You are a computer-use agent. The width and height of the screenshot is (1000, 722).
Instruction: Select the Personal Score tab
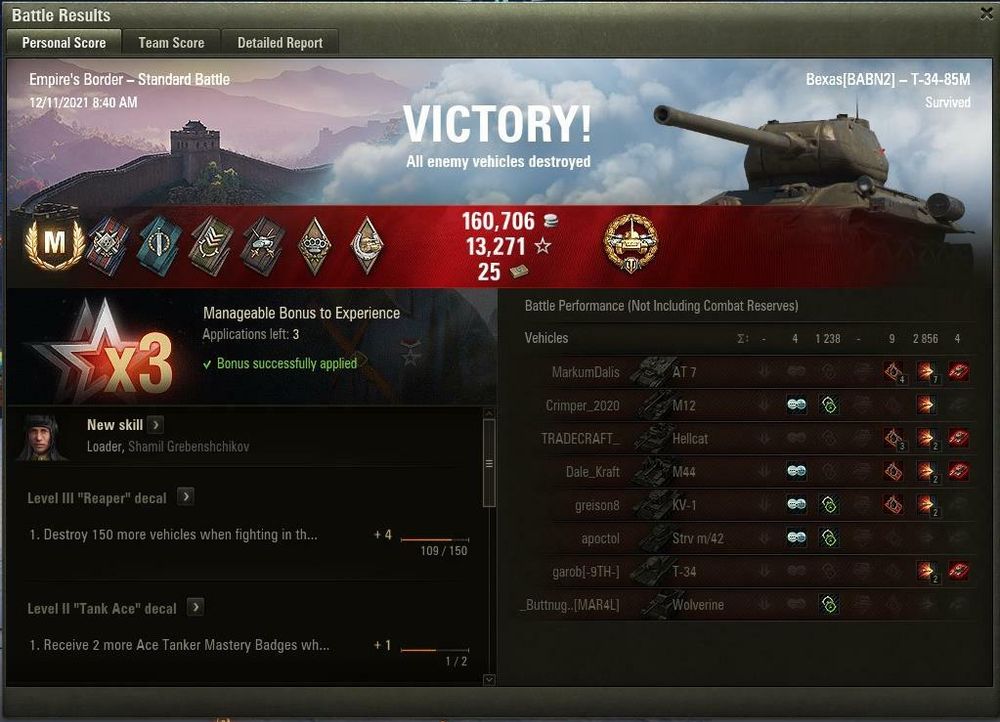[64, 42]
